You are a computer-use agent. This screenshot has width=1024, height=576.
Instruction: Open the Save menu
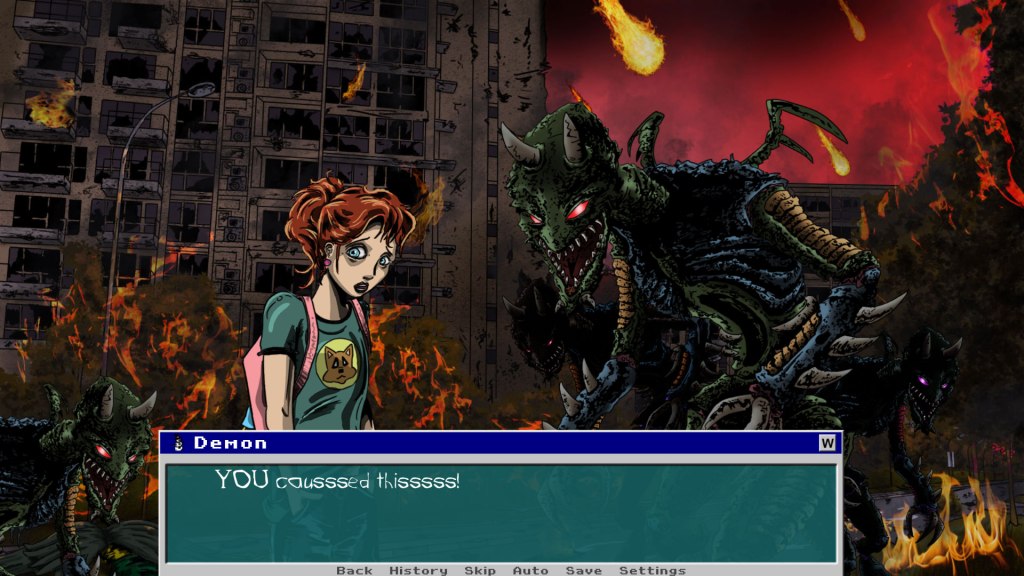(x=584, y=570)
